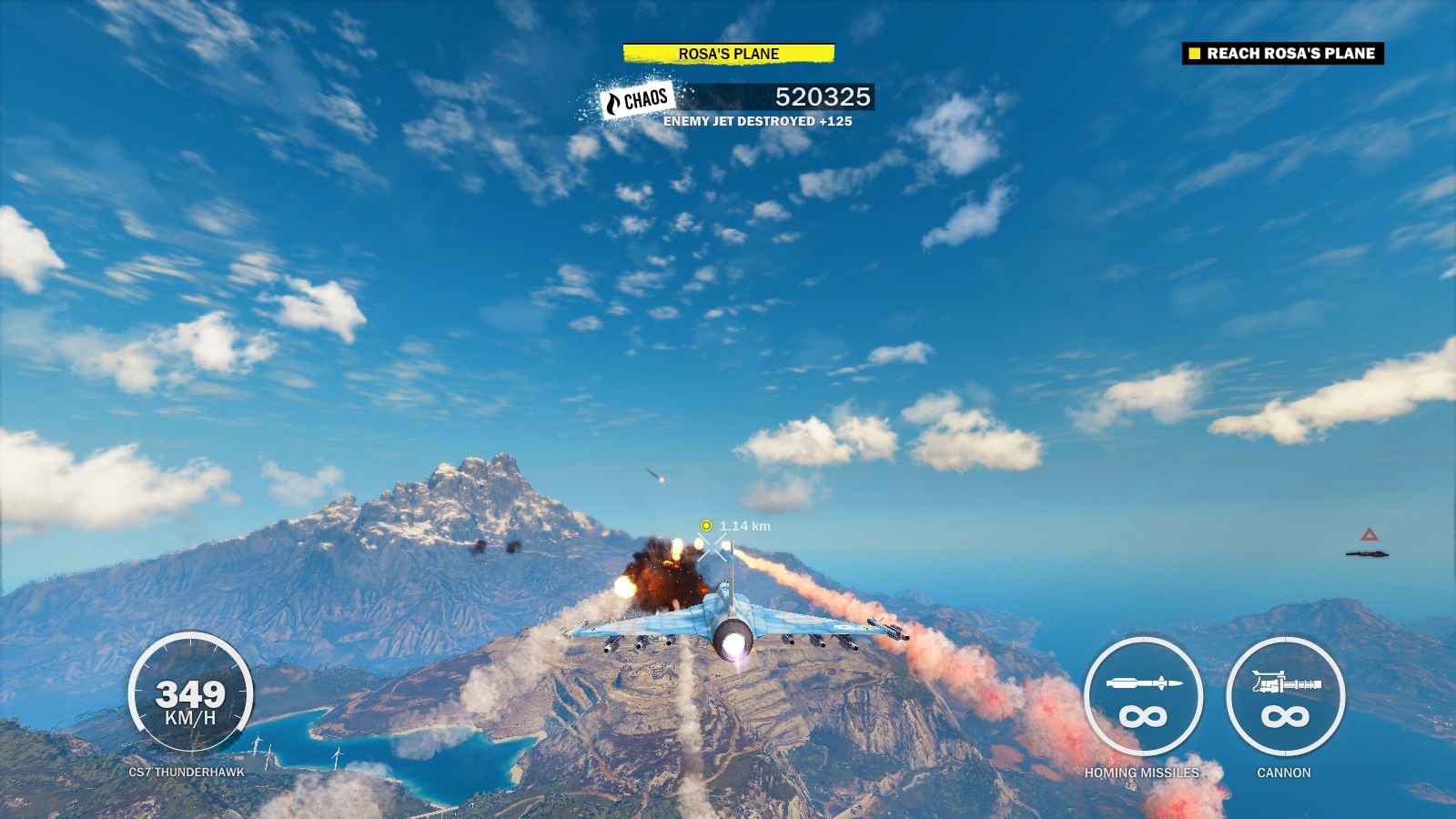Click the yellow waypoint diamond marker
This screenshot has height=819, width=1456.
705,525
